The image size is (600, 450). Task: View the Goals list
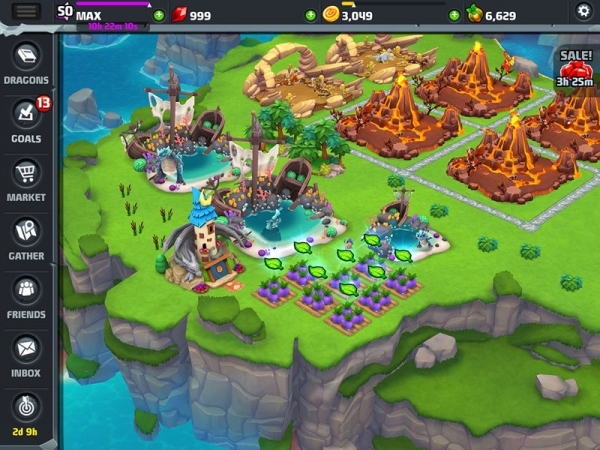tap(26, 118)
